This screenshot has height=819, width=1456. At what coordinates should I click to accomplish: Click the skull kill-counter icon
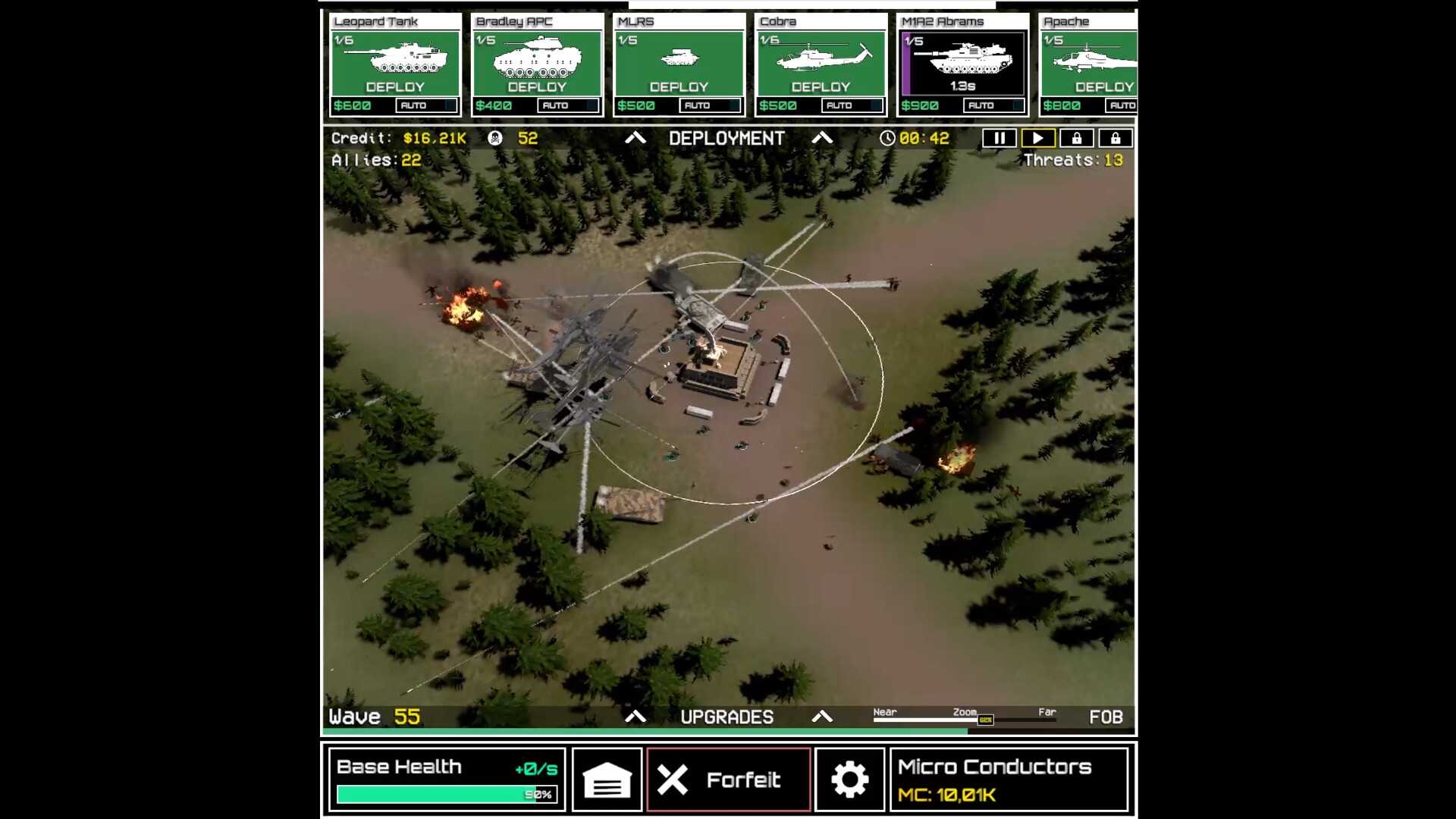[x=494, y=138]
